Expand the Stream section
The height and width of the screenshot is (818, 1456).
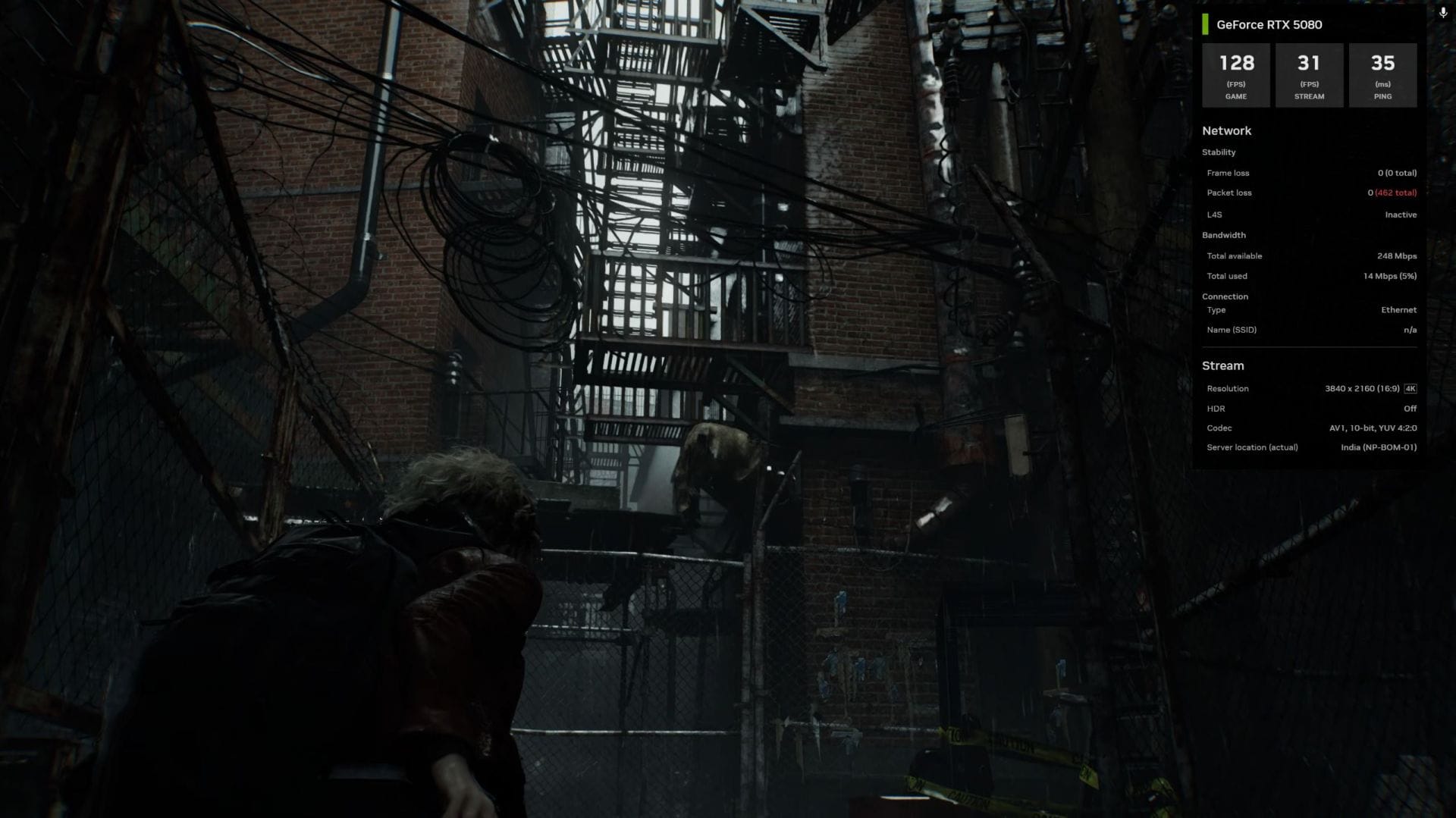pyautogui.click(x=1222, y=365)
